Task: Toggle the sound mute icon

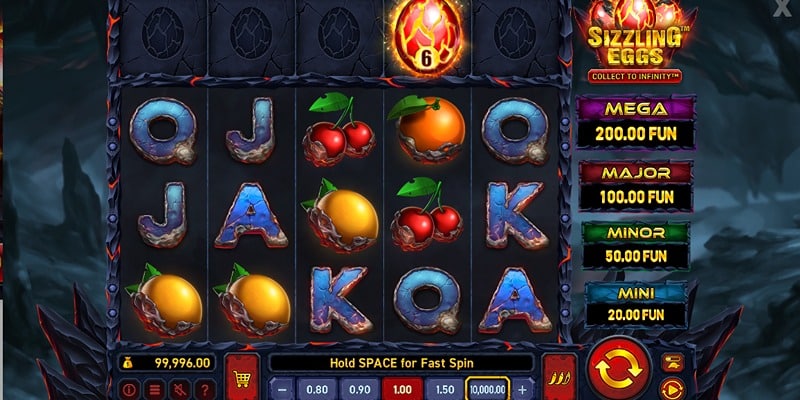Action: (178, 389)
